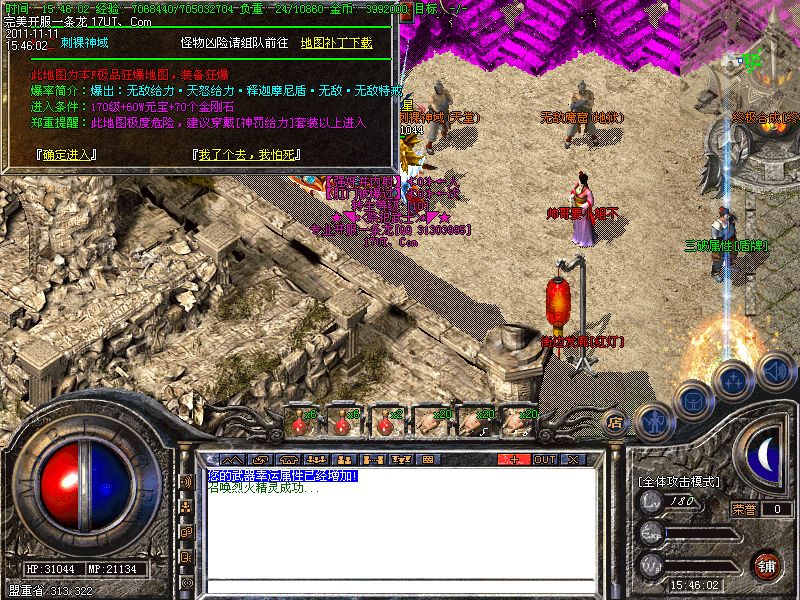Open the round 店 shop button

tap(616, 423)
